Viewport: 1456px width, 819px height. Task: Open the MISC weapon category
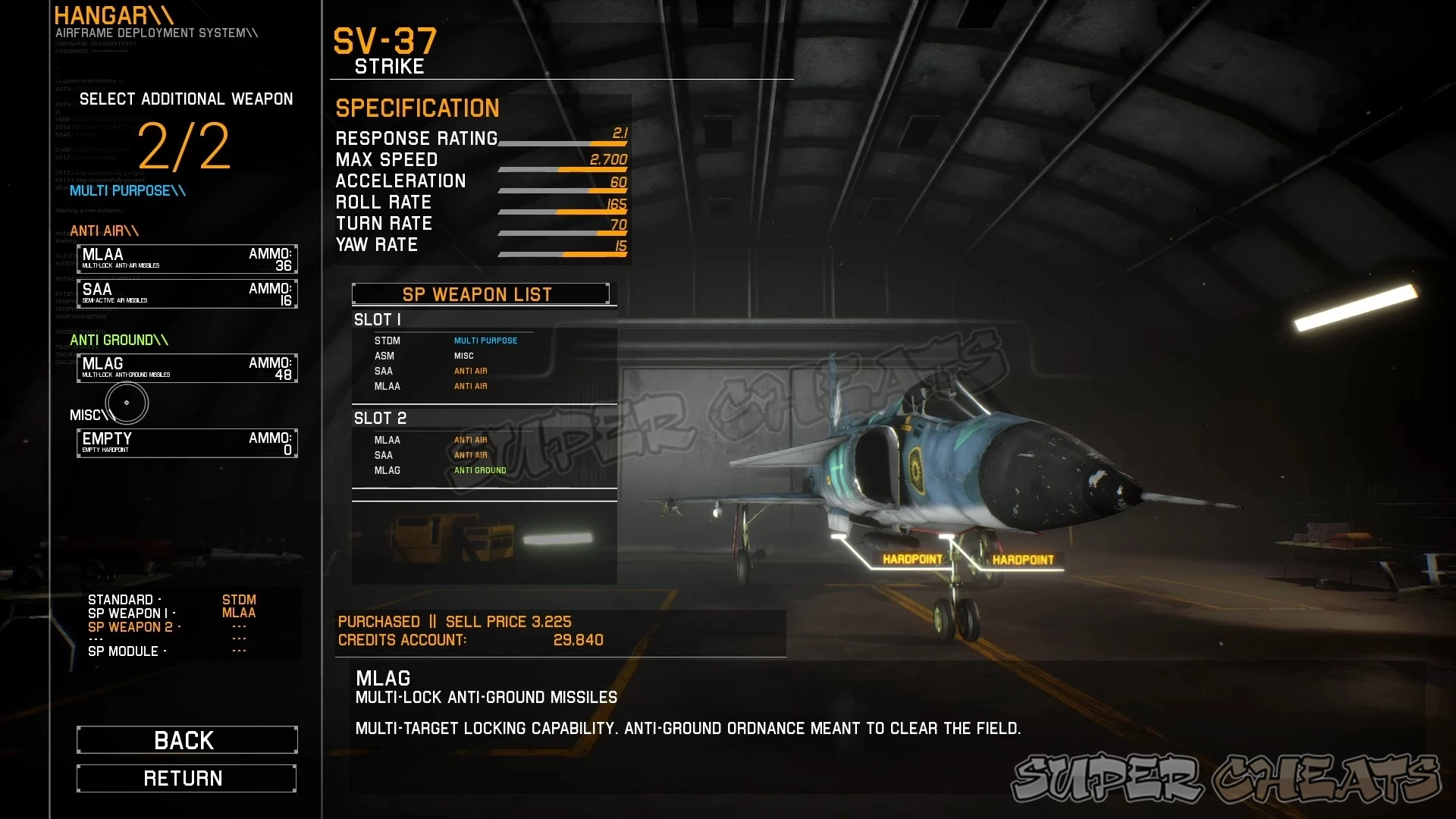point(87,415)
